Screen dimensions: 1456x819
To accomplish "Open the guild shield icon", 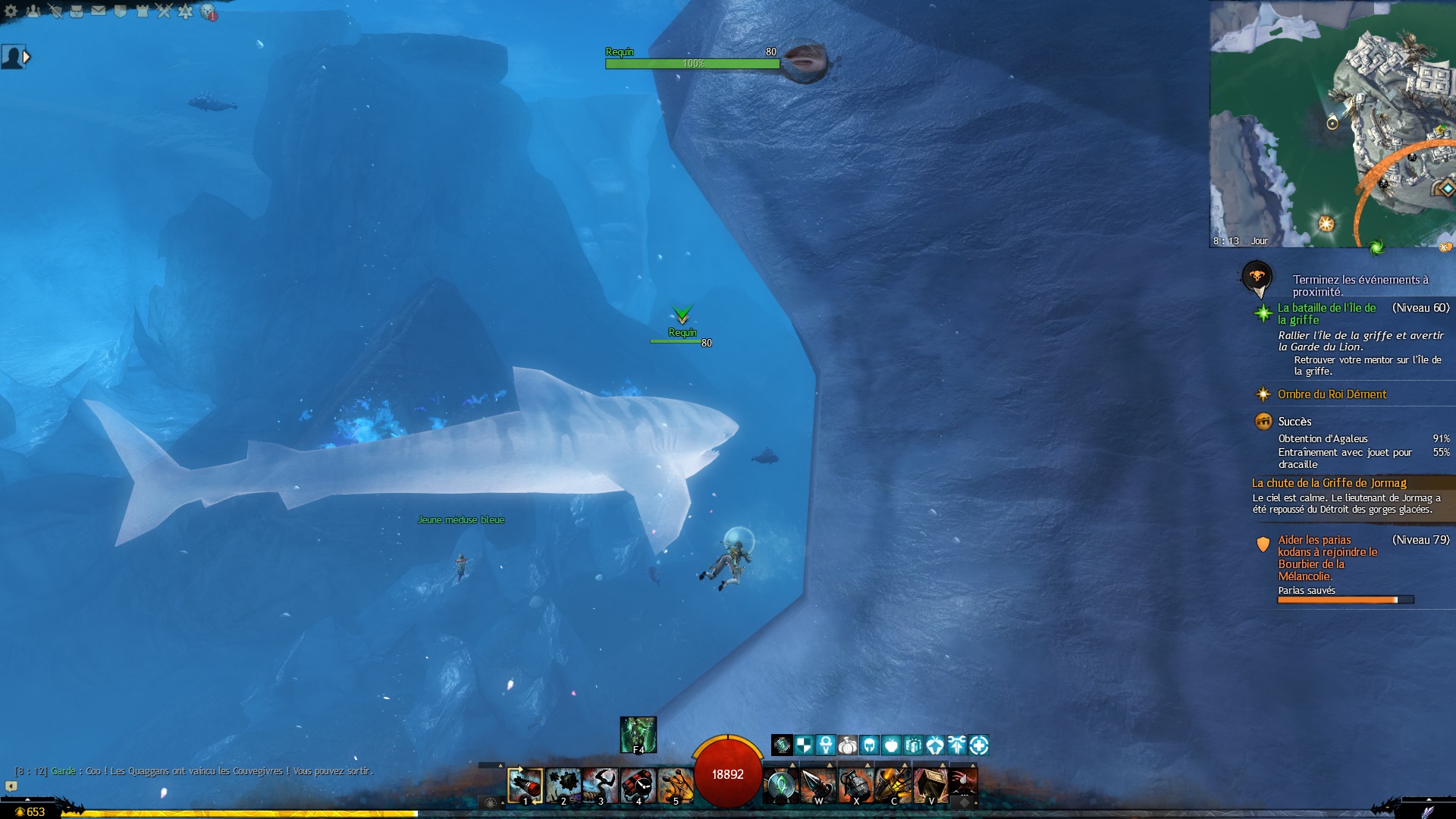I will tap(120, 11).
